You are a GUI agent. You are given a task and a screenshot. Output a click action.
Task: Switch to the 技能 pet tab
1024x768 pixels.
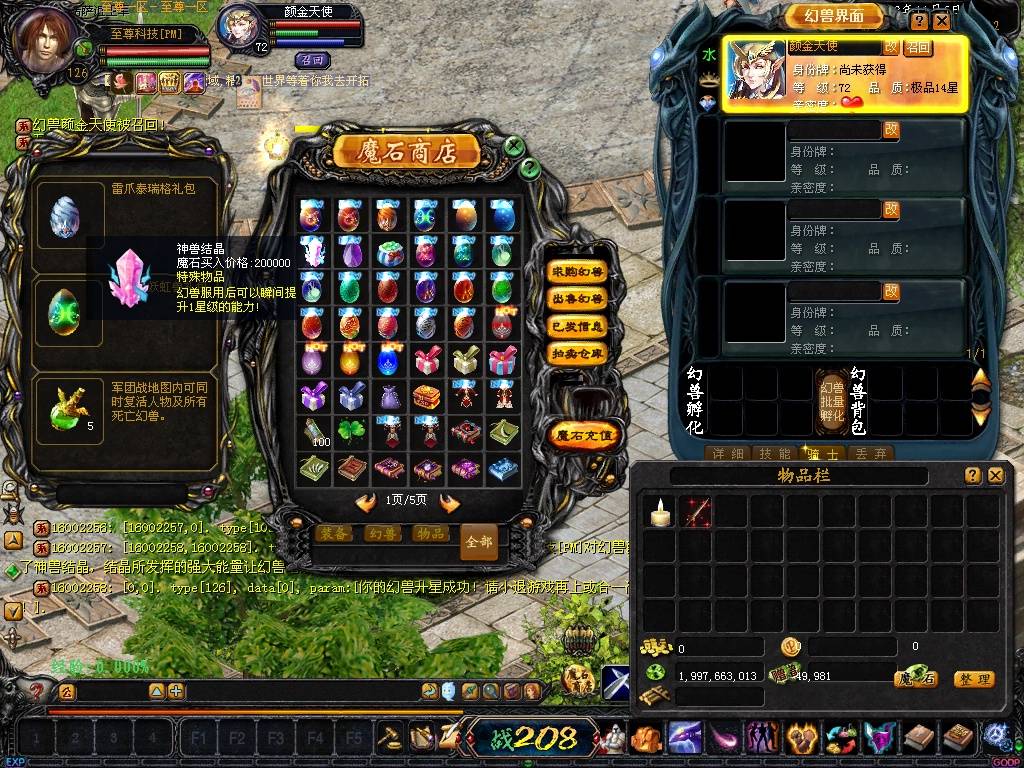(771, 453)
